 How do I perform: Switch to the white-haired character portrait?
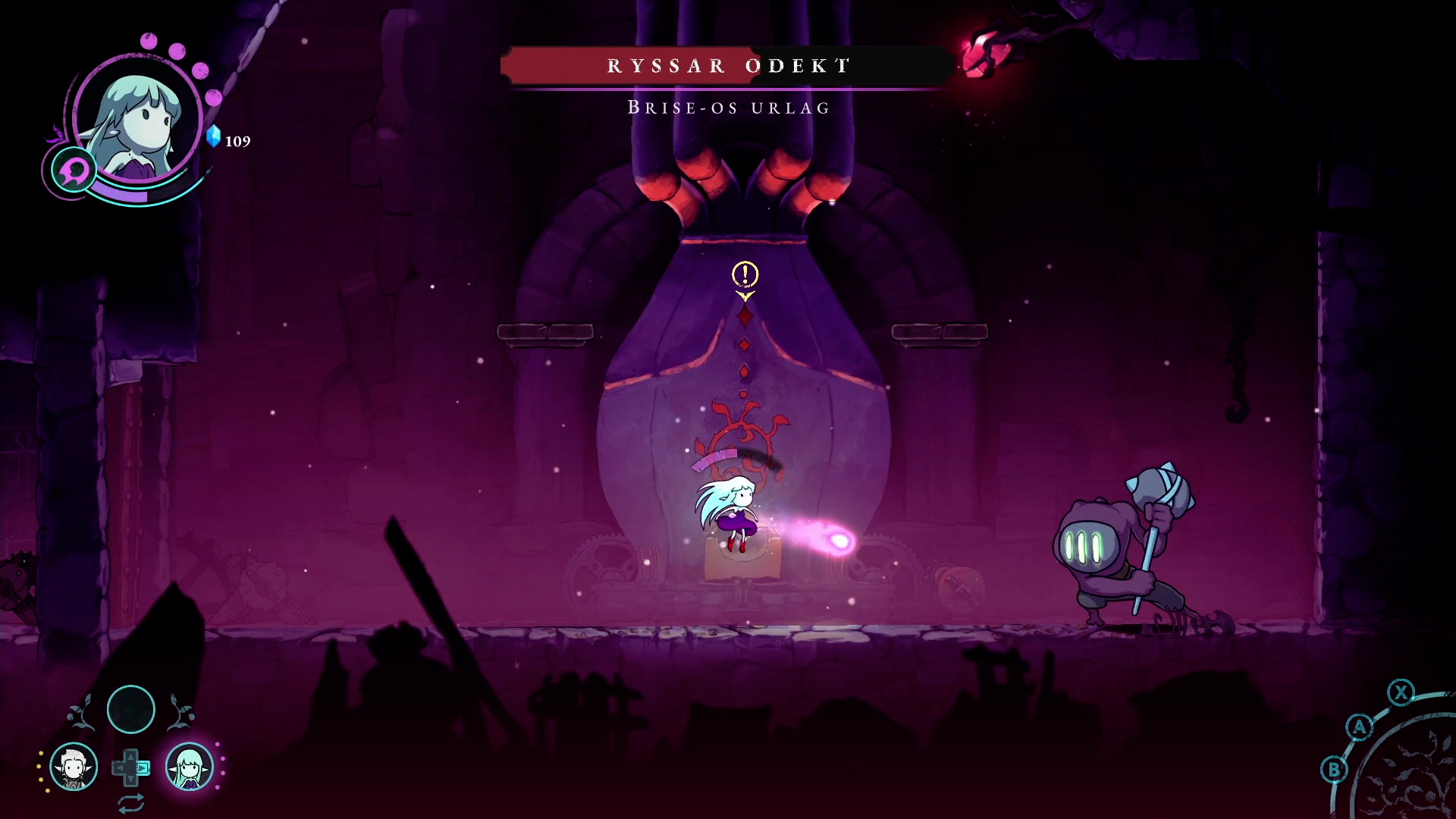tap(74, 767)
